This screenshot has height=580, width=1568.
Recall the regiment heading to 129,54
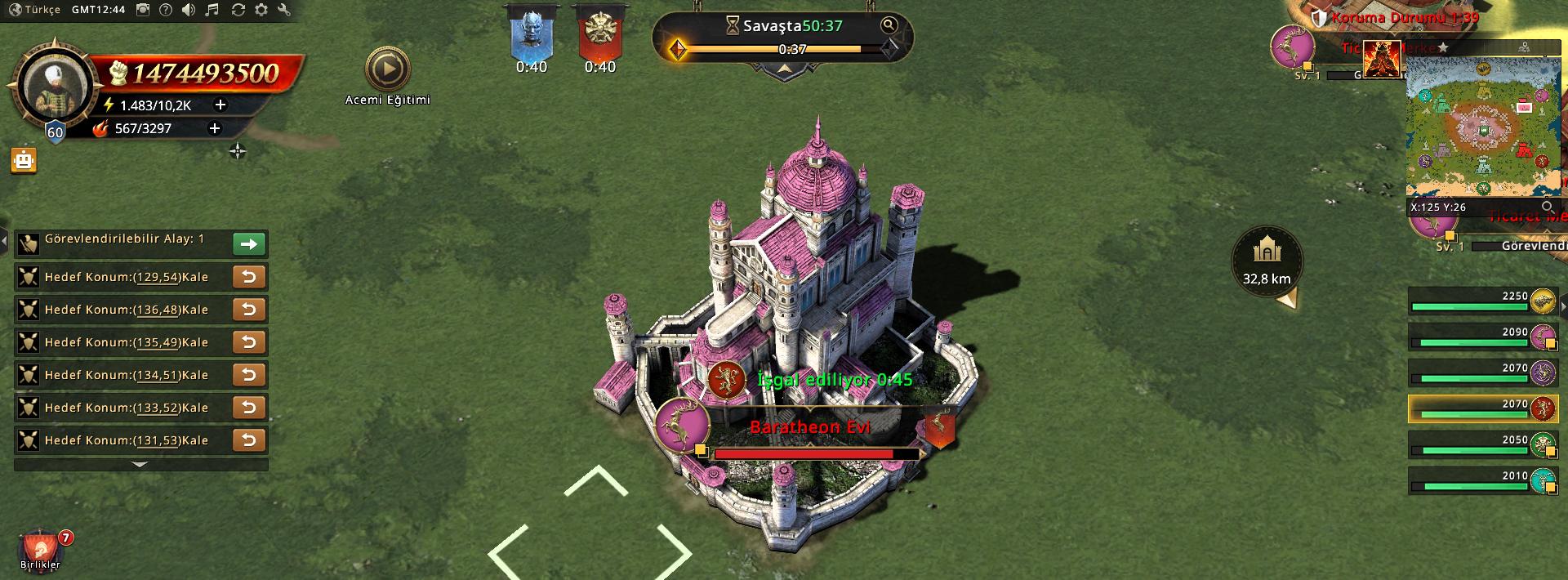[249, 277]
